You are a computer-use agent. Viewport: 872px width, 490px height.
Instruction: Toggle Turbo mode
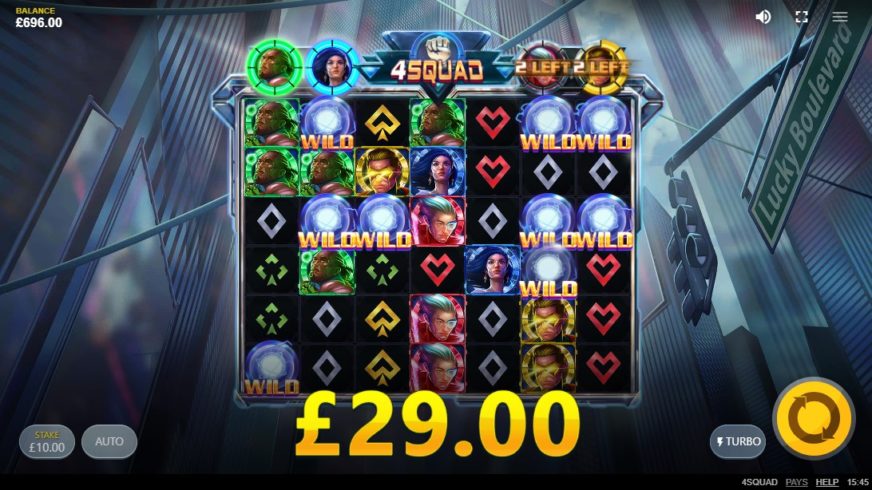coord(738,441)
